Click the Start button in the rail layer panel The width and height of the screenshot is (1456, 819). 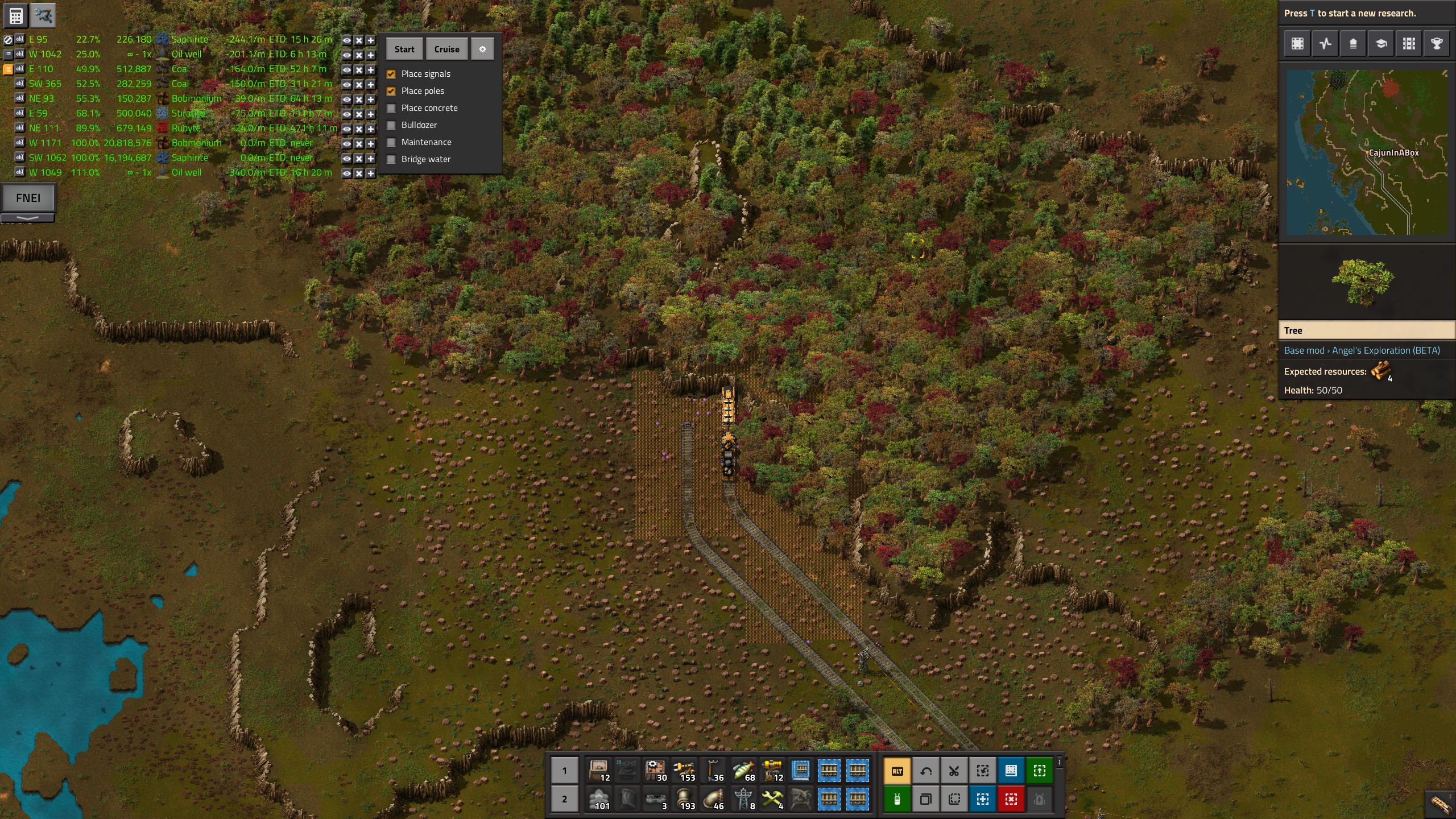pos(404,49)
